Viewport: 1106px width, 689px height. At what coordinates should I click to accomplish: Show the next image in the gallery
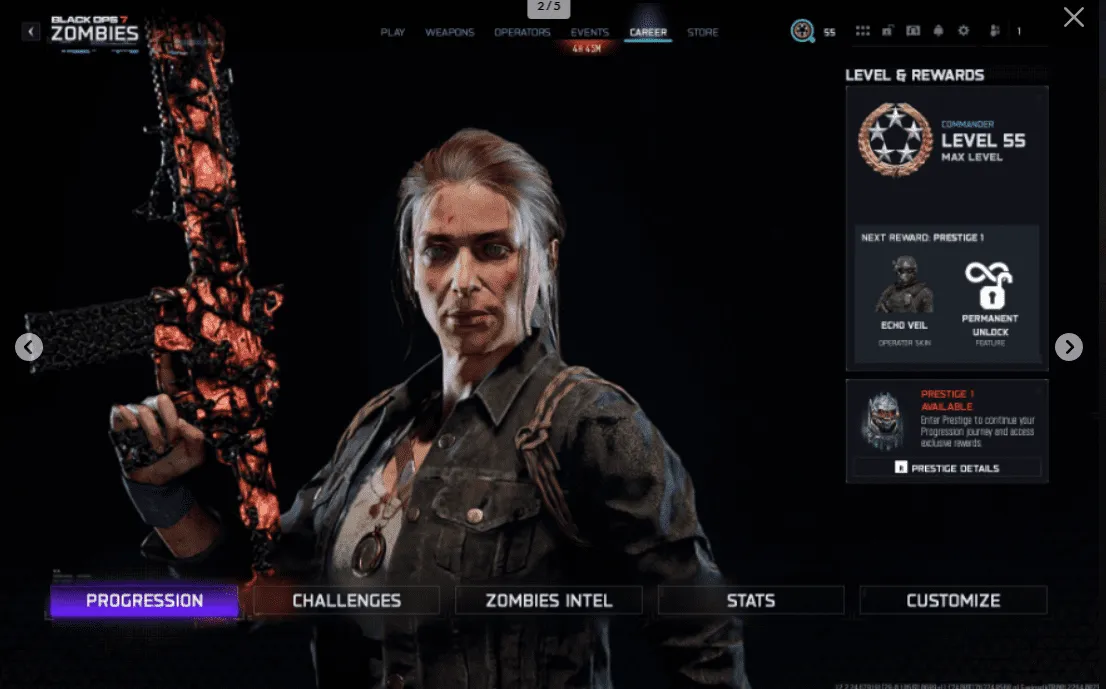(x=1069, y=347)
